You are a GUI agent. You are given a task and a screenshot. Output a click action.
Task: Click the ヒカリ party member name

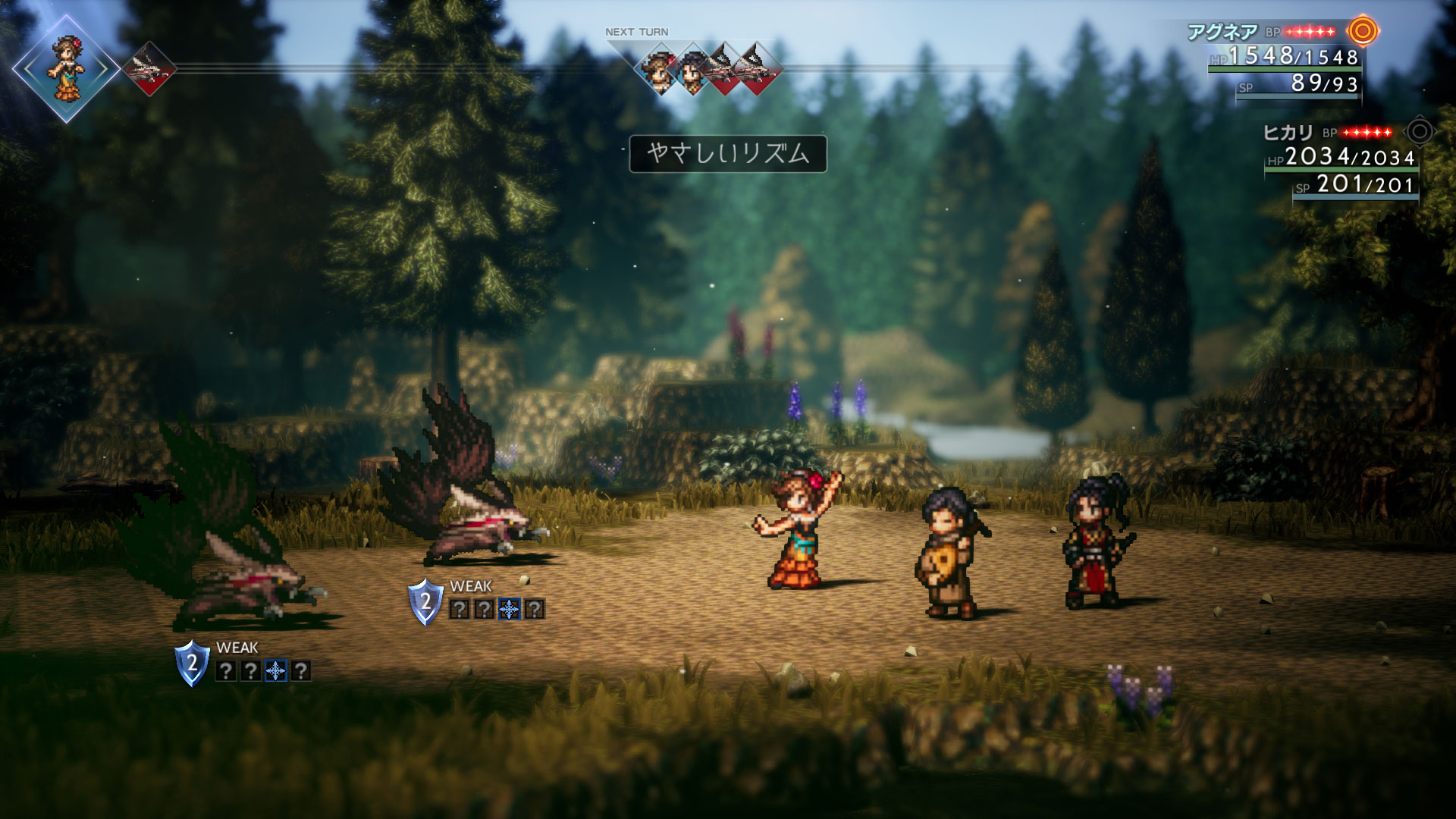pyautogui.click(x=1288, y=133)
